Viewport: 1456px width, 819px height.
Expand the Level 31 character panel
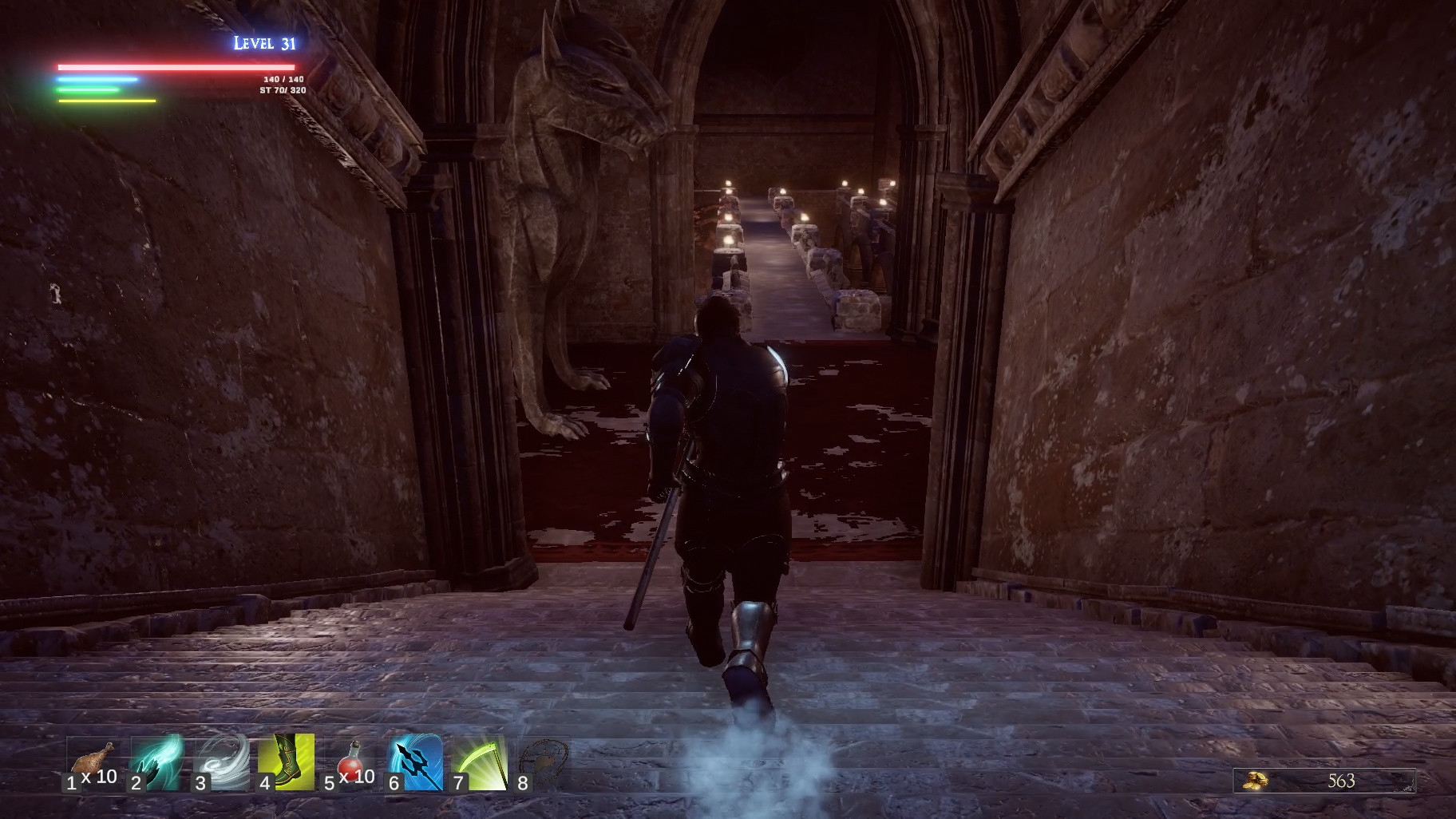(263, 42)
